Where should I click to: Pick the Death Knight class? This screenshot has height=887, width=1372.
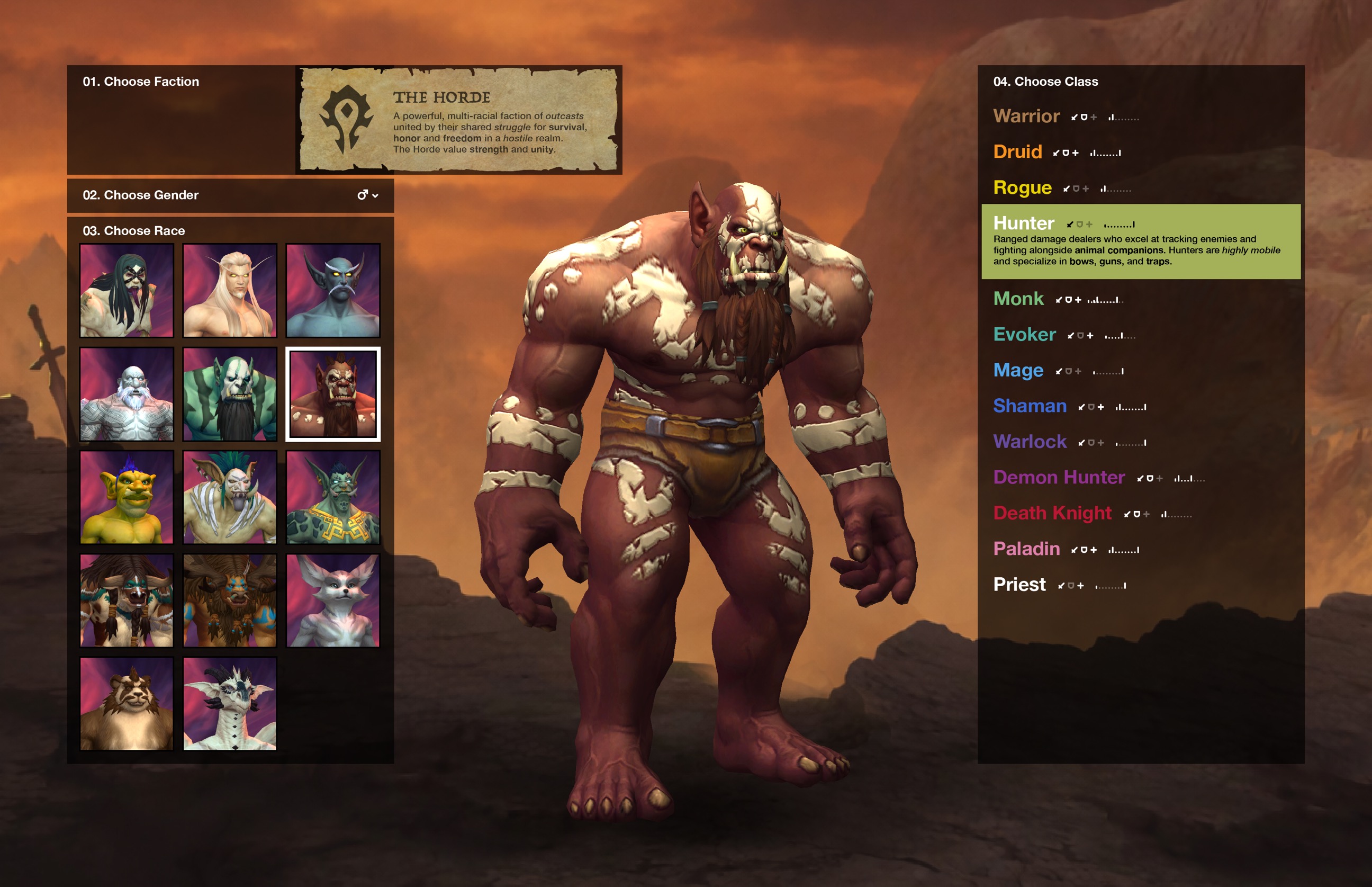[x=1052, y=513]
